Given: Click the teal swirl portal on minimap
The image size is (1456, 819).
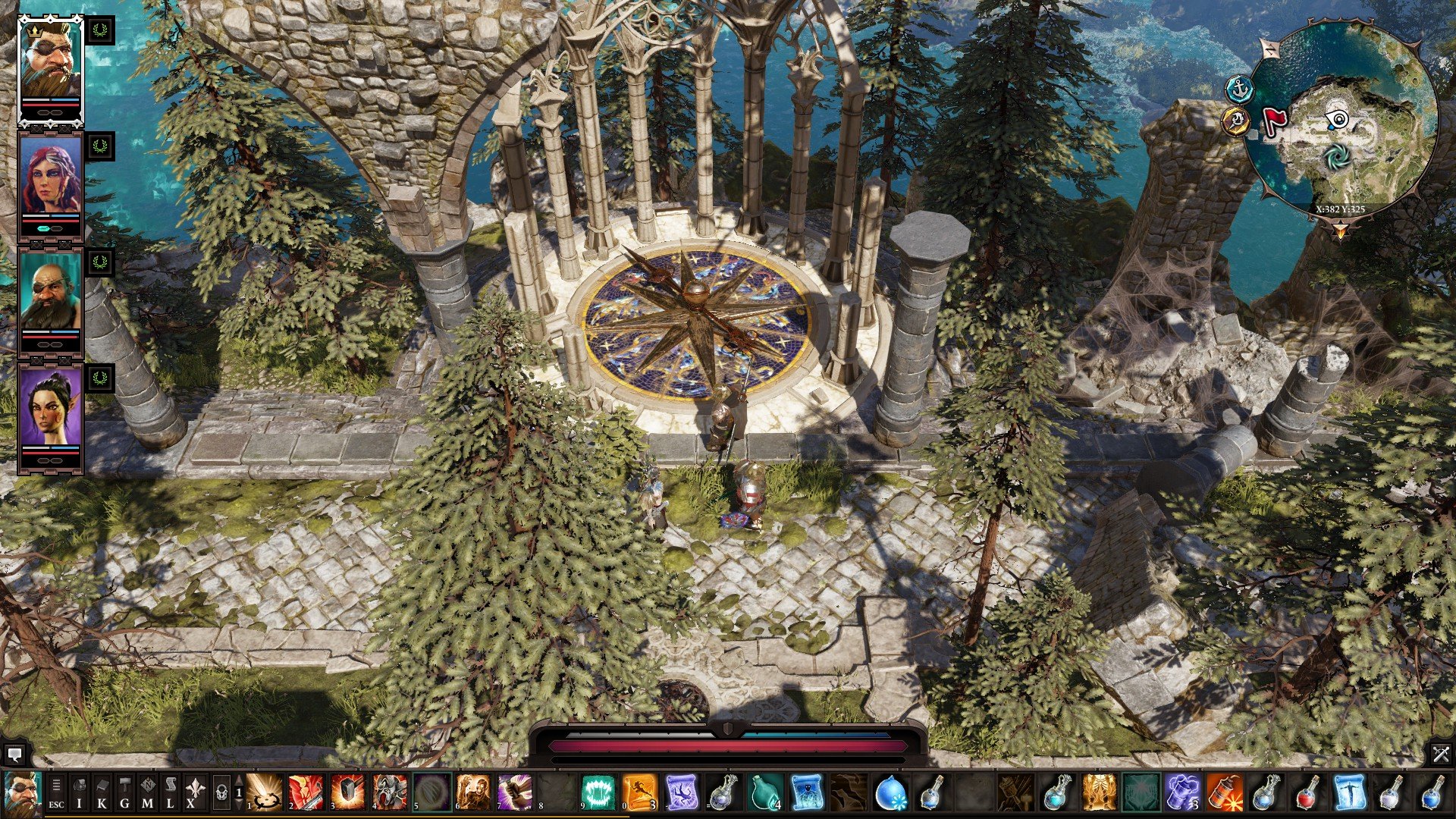Looking at the screenshot, I should pos(1337,156).
